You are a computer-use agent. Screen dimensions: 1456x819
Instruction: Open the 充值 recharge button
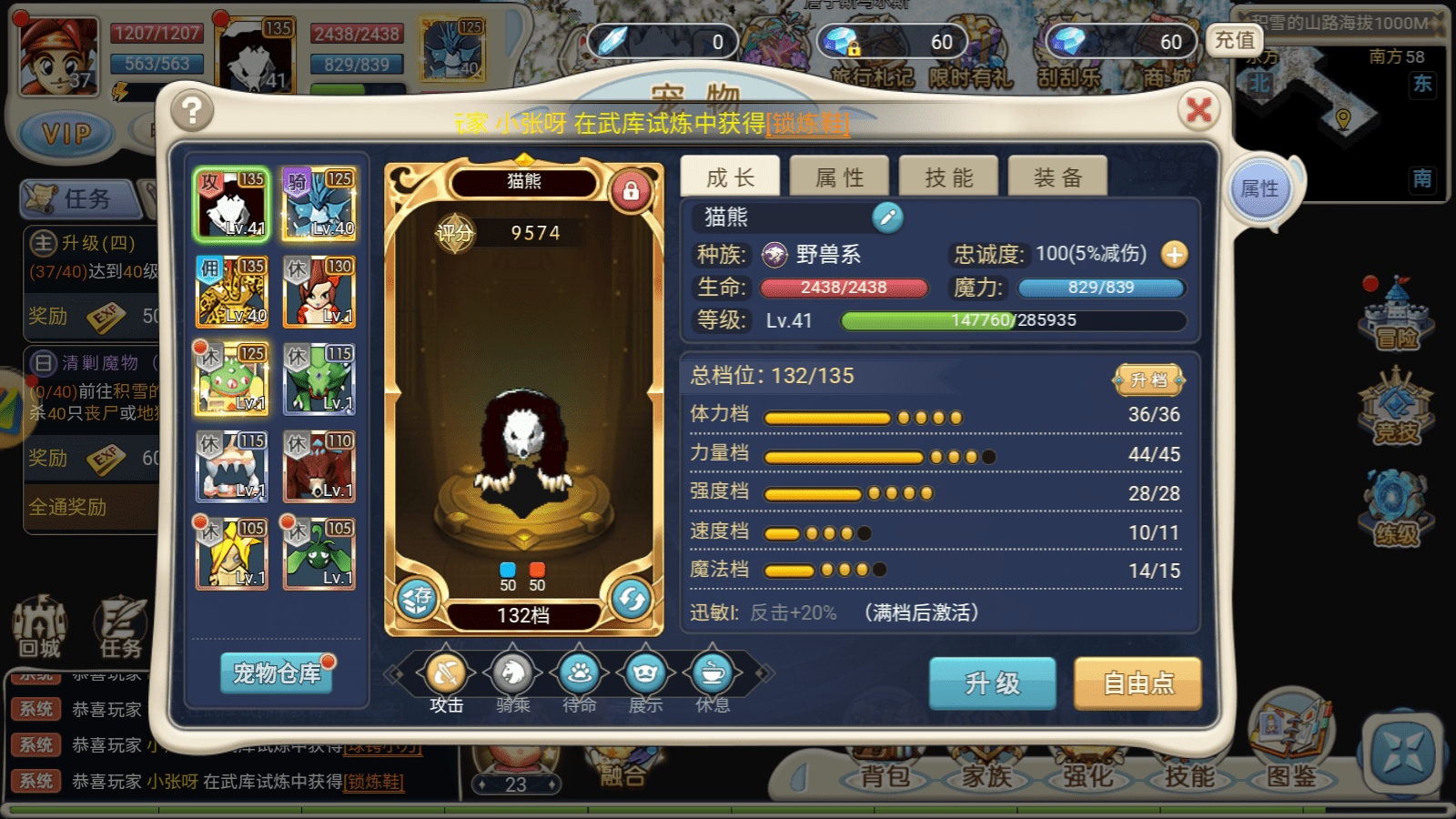click(1234, 40)
